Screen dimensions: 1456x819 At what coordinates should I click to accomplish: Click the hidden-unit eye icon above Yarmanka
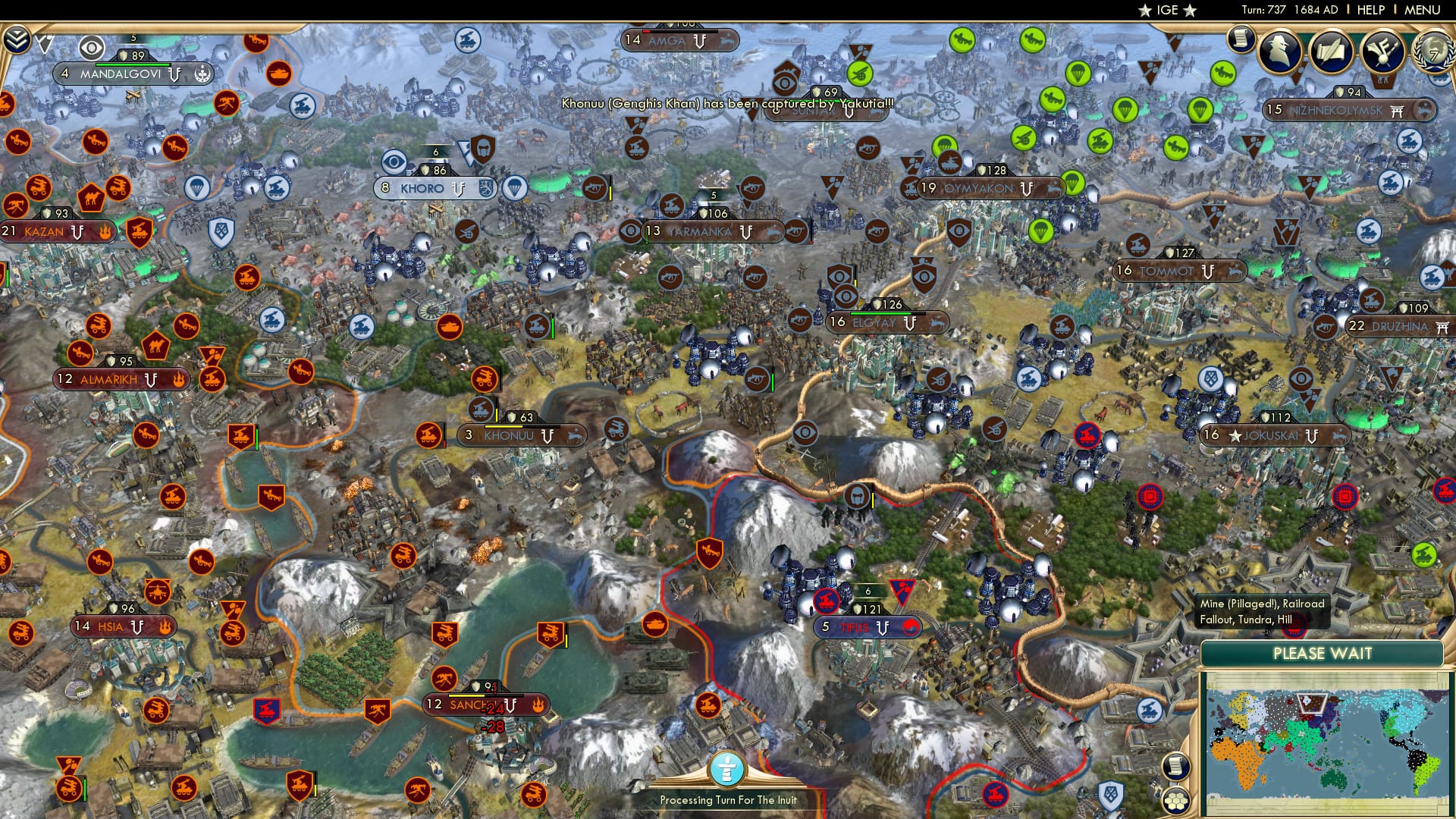pos(629,232)
